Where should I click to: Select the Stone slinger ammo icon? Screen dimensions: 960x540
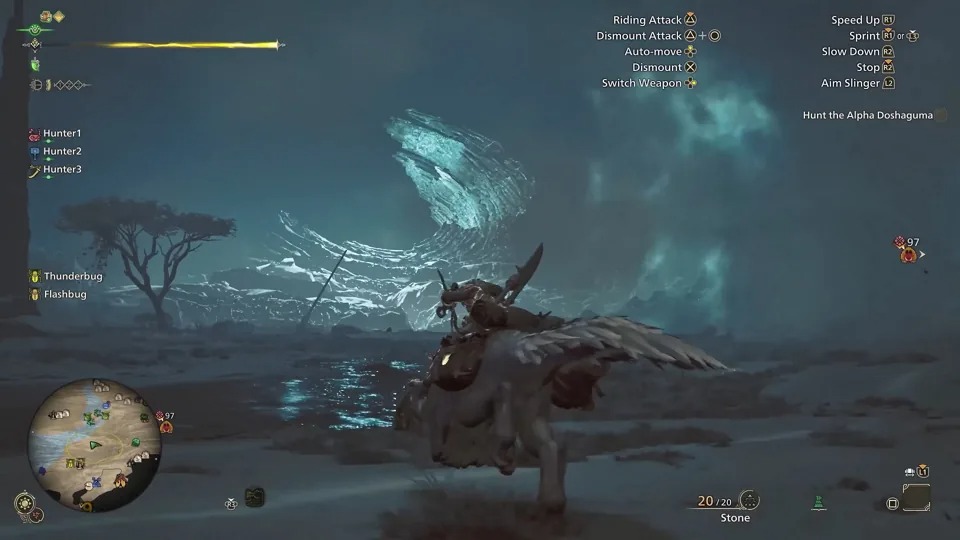coord(750,501)
